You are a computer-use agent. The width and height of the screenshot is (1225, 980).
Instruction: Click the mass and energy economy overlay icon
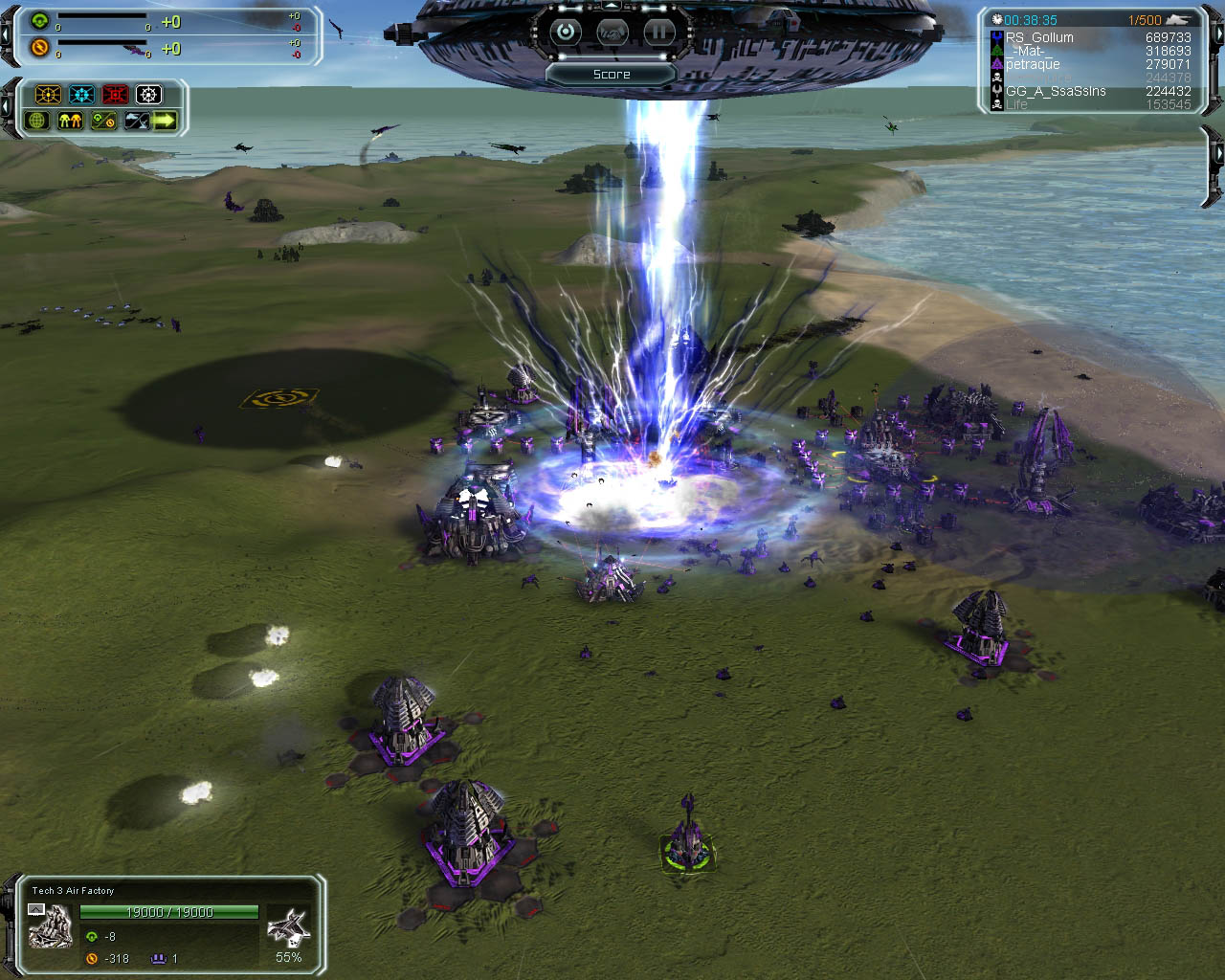102,121
